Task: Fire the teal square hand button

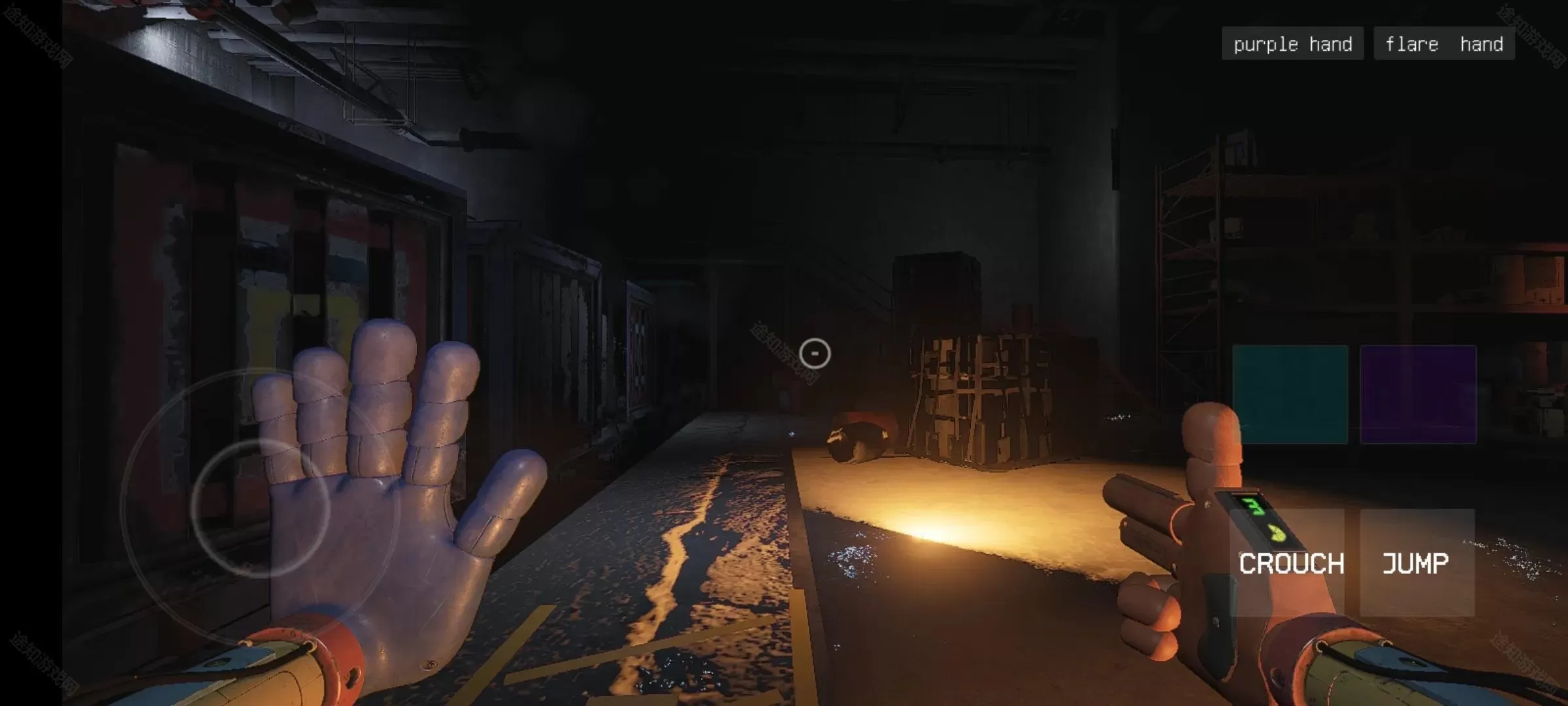Action: coord(1290,394)
